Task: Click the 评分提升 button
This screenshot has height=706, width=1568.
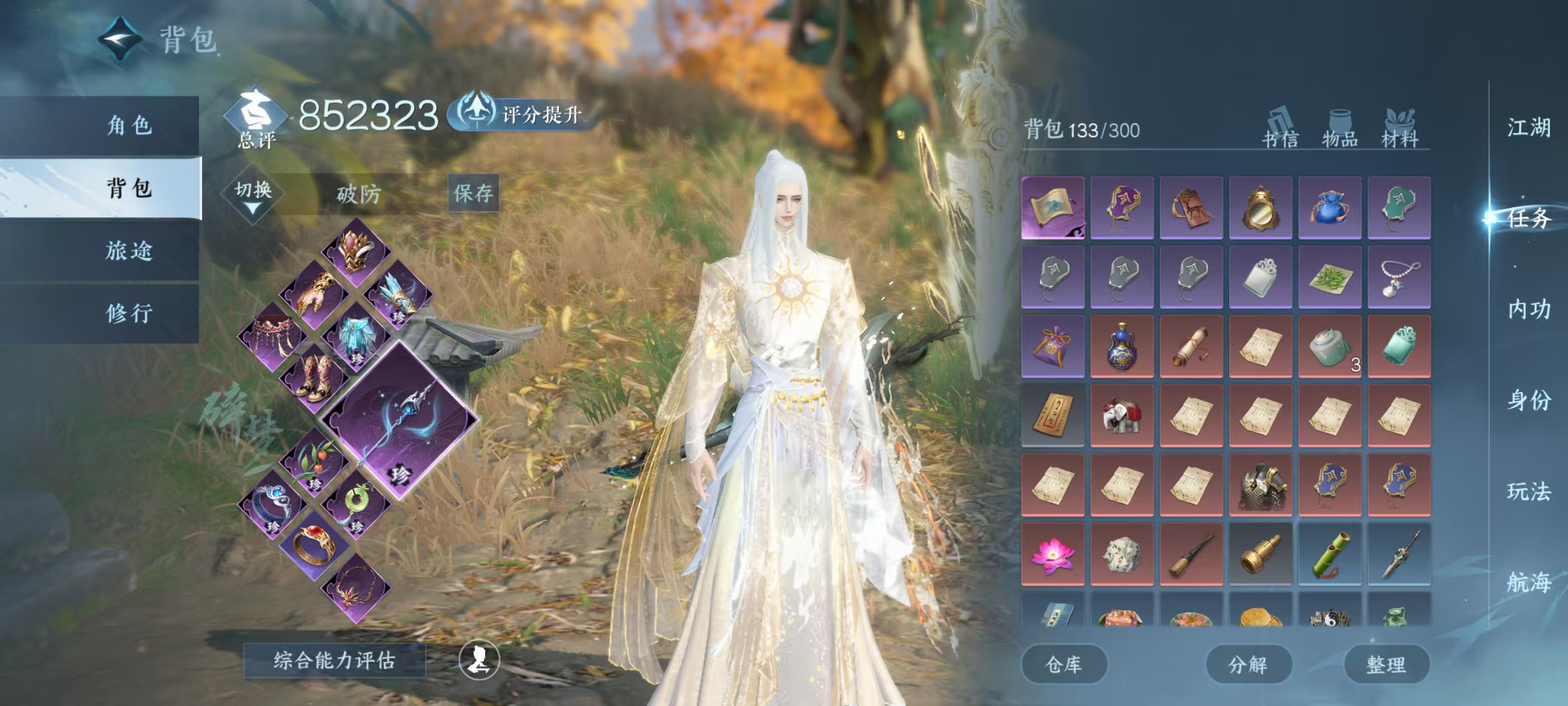Action: [x=524, y=114]
